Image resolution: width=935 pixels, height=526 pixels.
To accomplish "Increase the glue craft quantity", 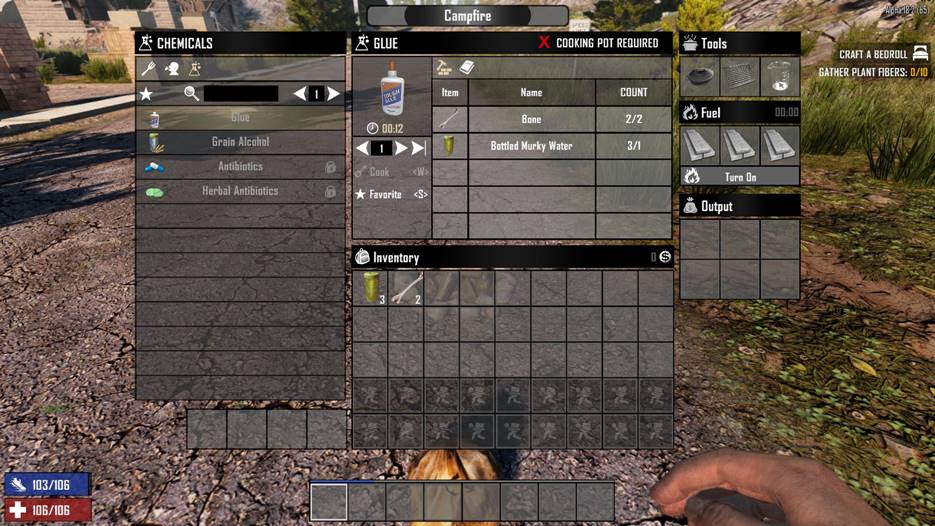I will (401, 148).
